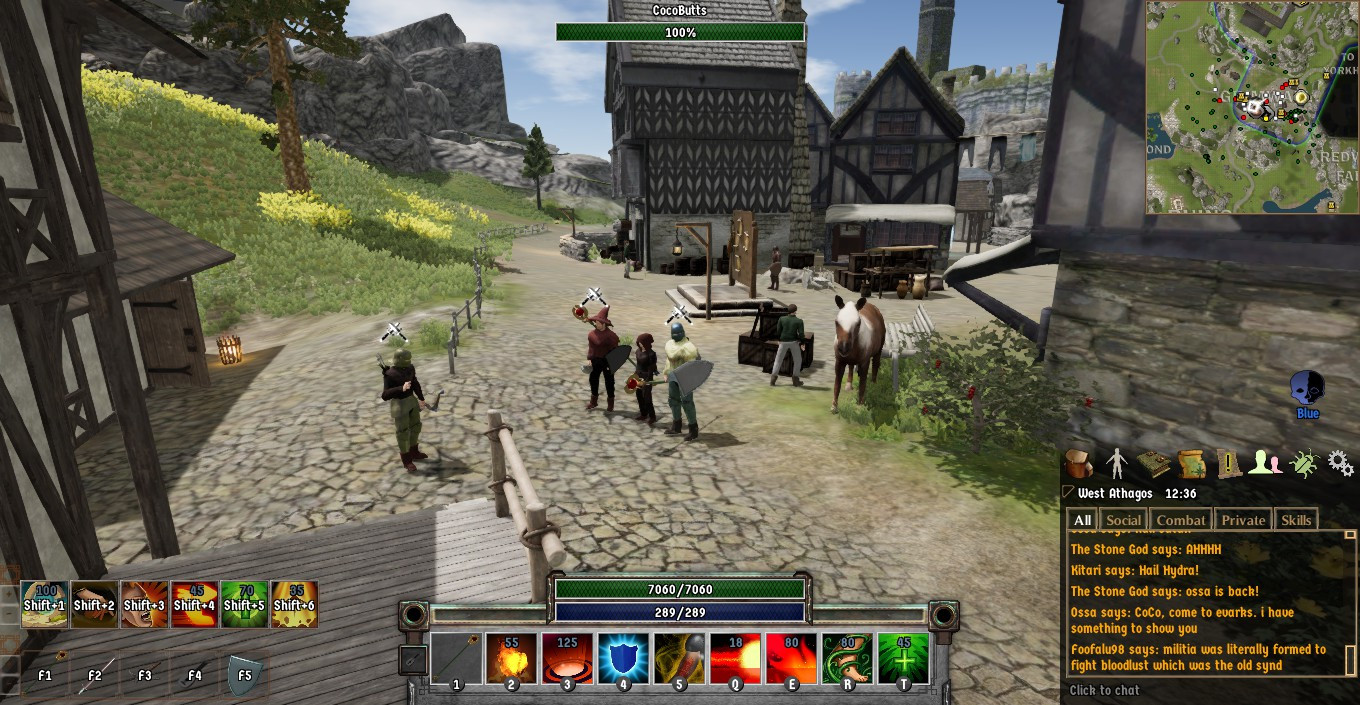The height and width of the screenshot is (705, 1360).
Task: Switch to the Combat chat tab
Action: tap(1181, 520)
